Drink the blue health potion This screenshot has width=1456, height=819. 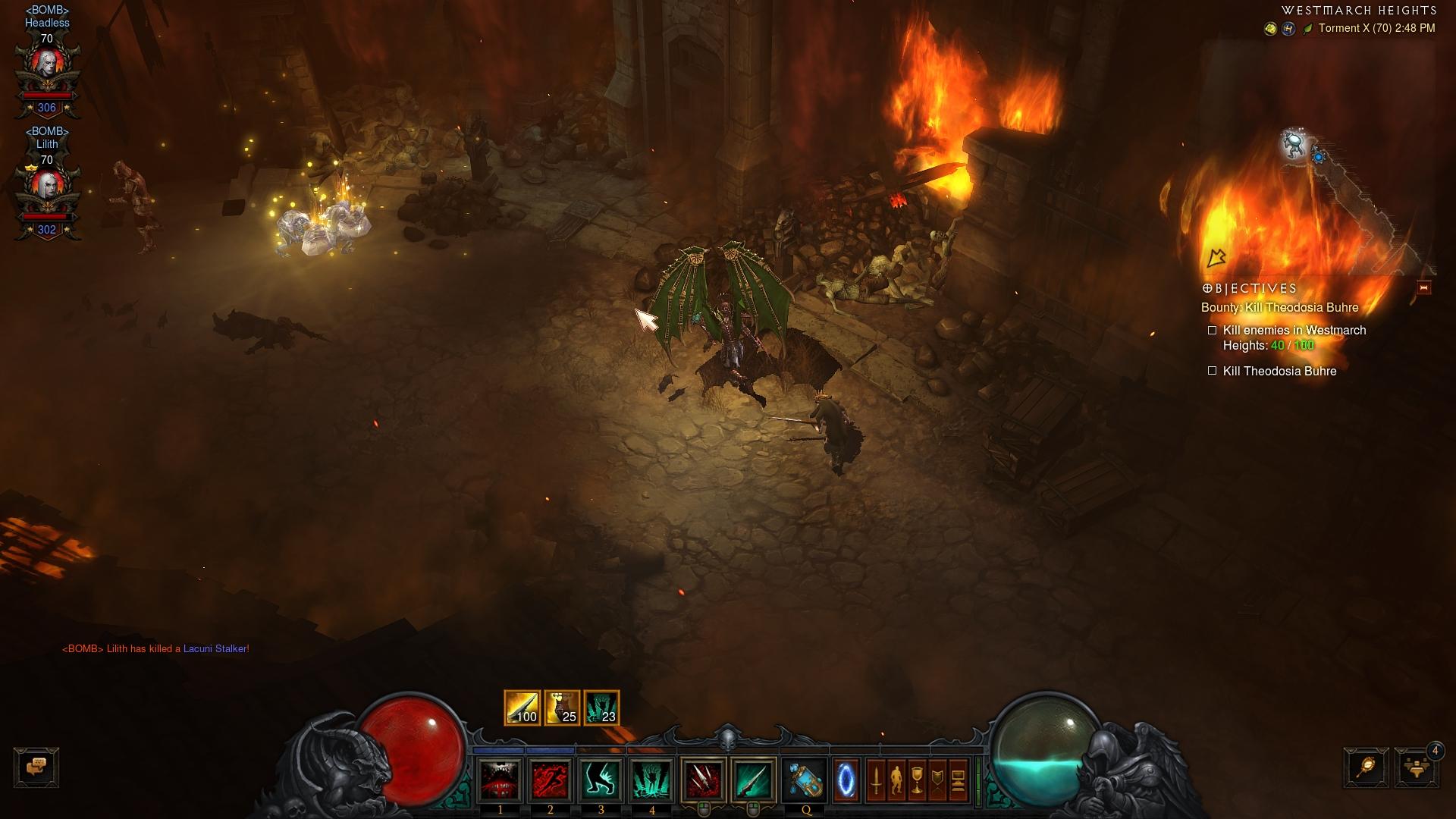805,780
